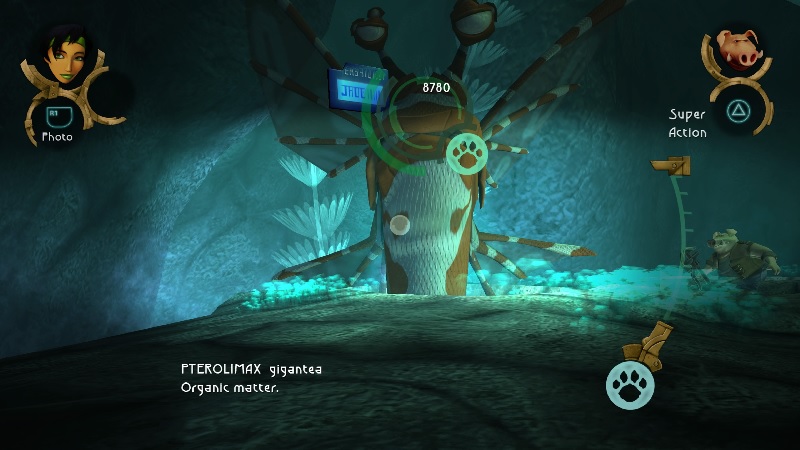Image resolution: width=800 pixels, height=450 pixels.
Task: Select the paw marker on the photographed creature
Action: click(468, 152)
